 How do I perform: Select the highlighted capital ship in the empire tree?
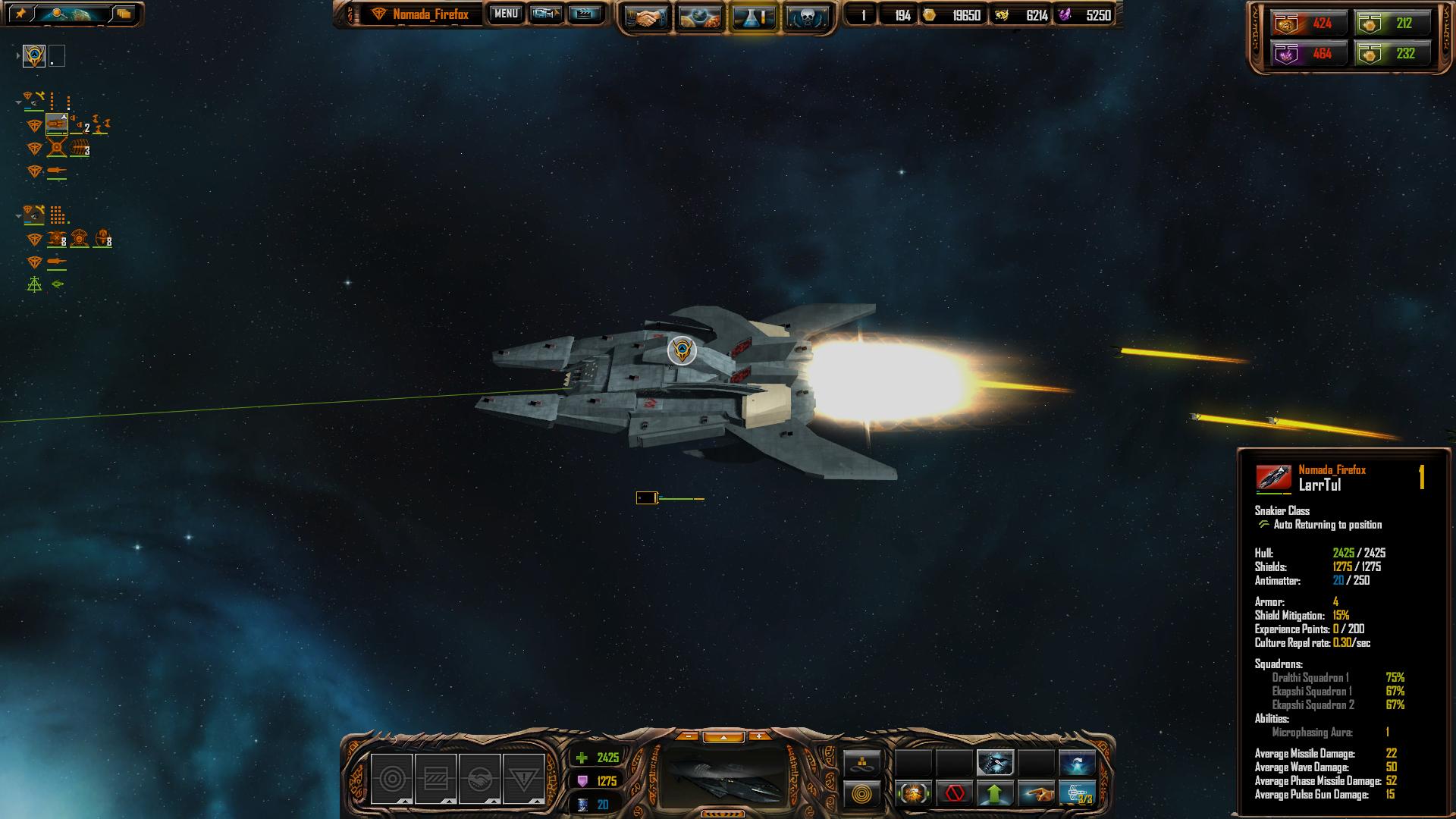point(57,124)
